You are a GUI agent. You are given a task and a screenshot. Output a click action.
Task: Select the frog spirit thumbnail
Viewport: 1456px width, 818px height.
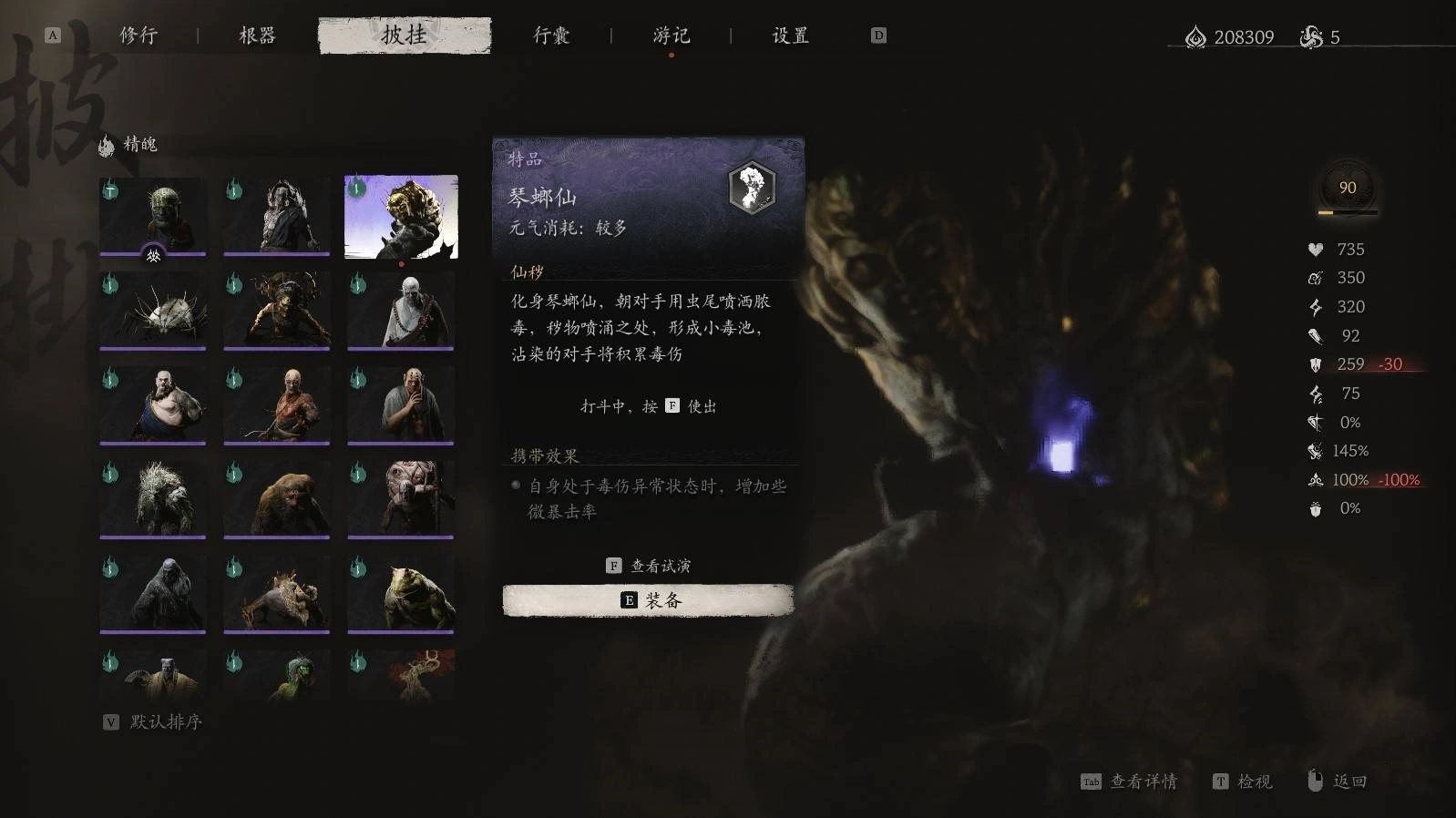(401, 592)
